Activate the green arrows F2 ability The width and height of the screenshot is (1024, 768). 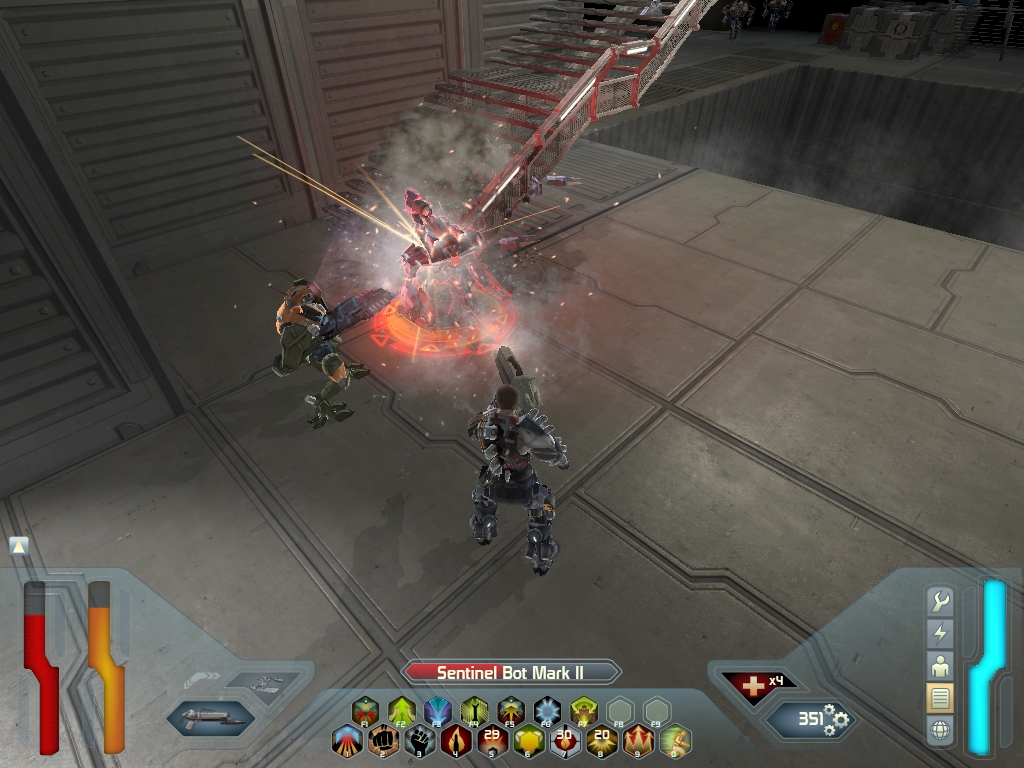402,711
